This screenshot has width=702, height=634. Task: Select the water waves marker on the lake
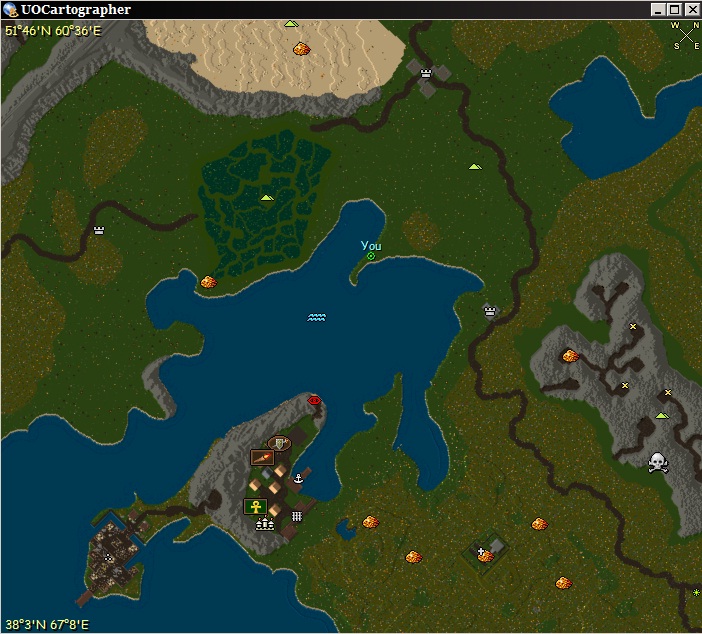coord(317,317)
